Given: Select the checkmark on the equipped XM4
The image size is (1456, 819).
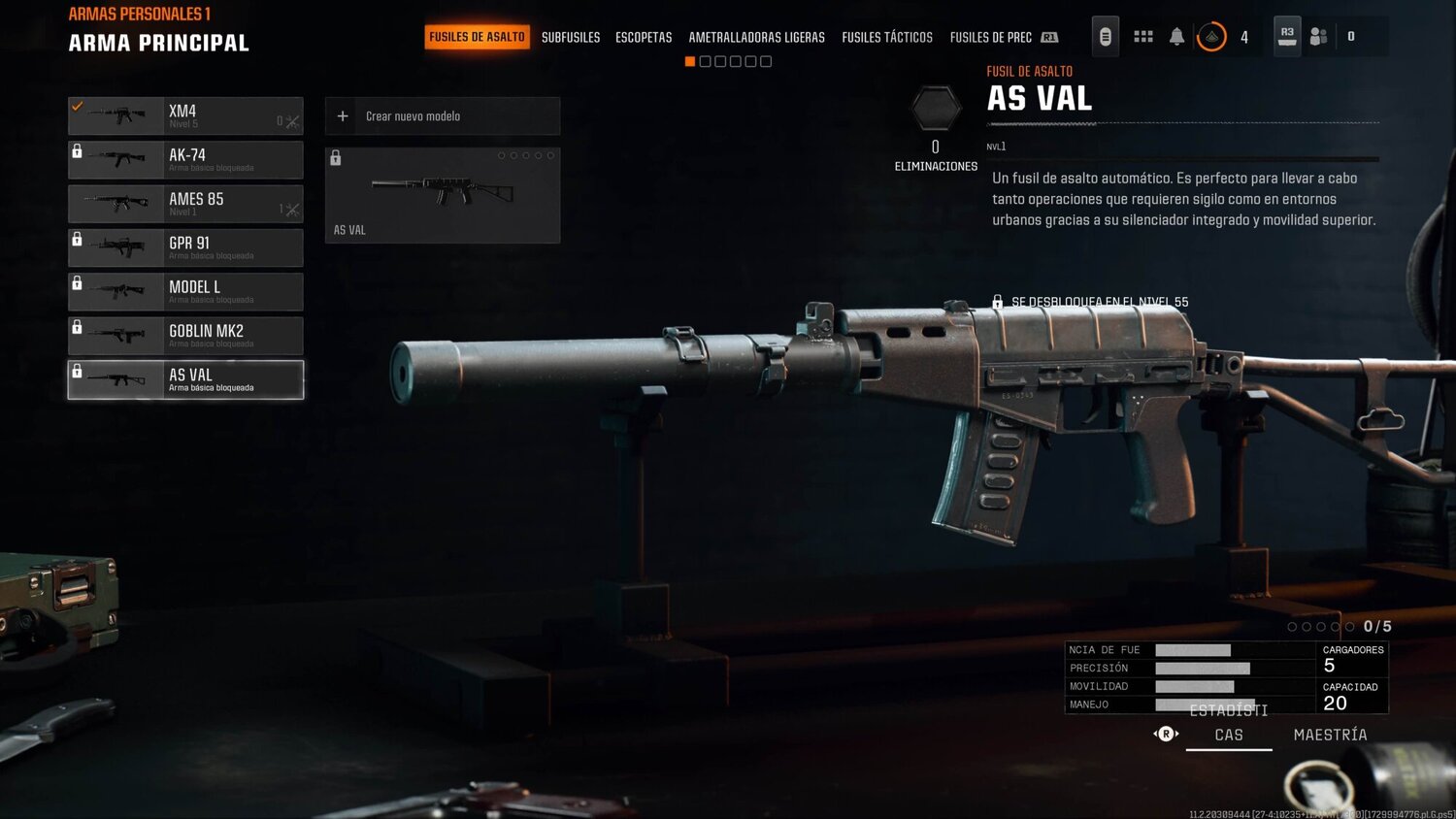Looking at the screenshot, I should coord(78,105).
